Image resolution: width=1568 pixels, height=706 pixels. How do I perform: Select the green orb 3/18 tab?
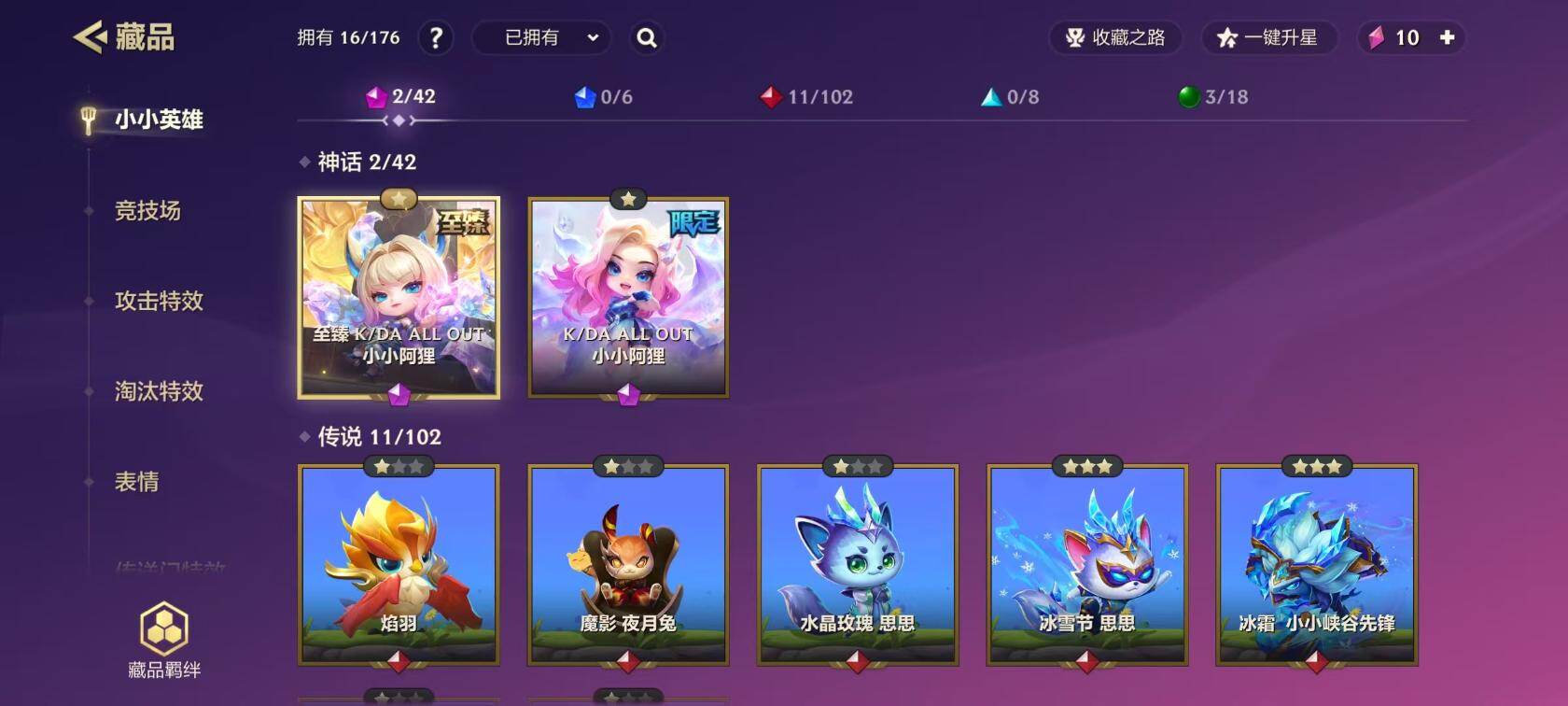tap(1213, 97)
